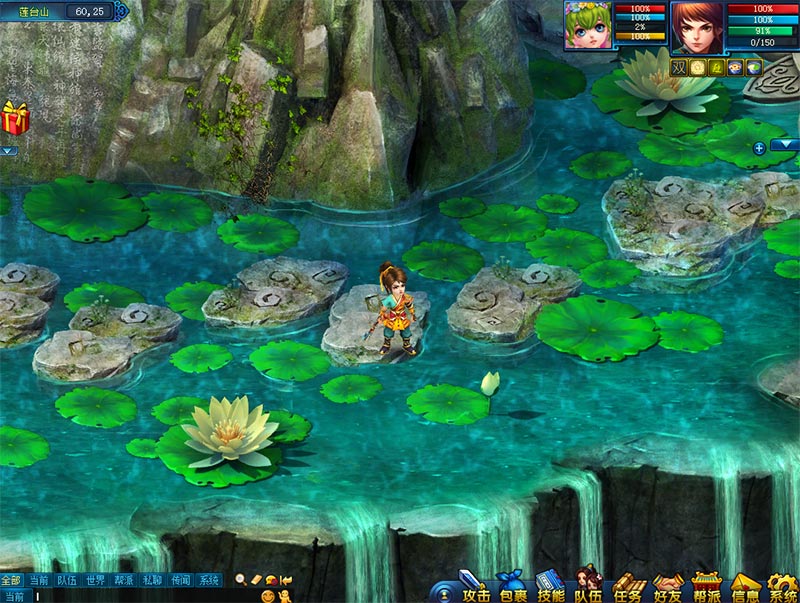This screenshot has width=800, height=603.
Task: Open the red gift box icon
Action: pos(15,117)
